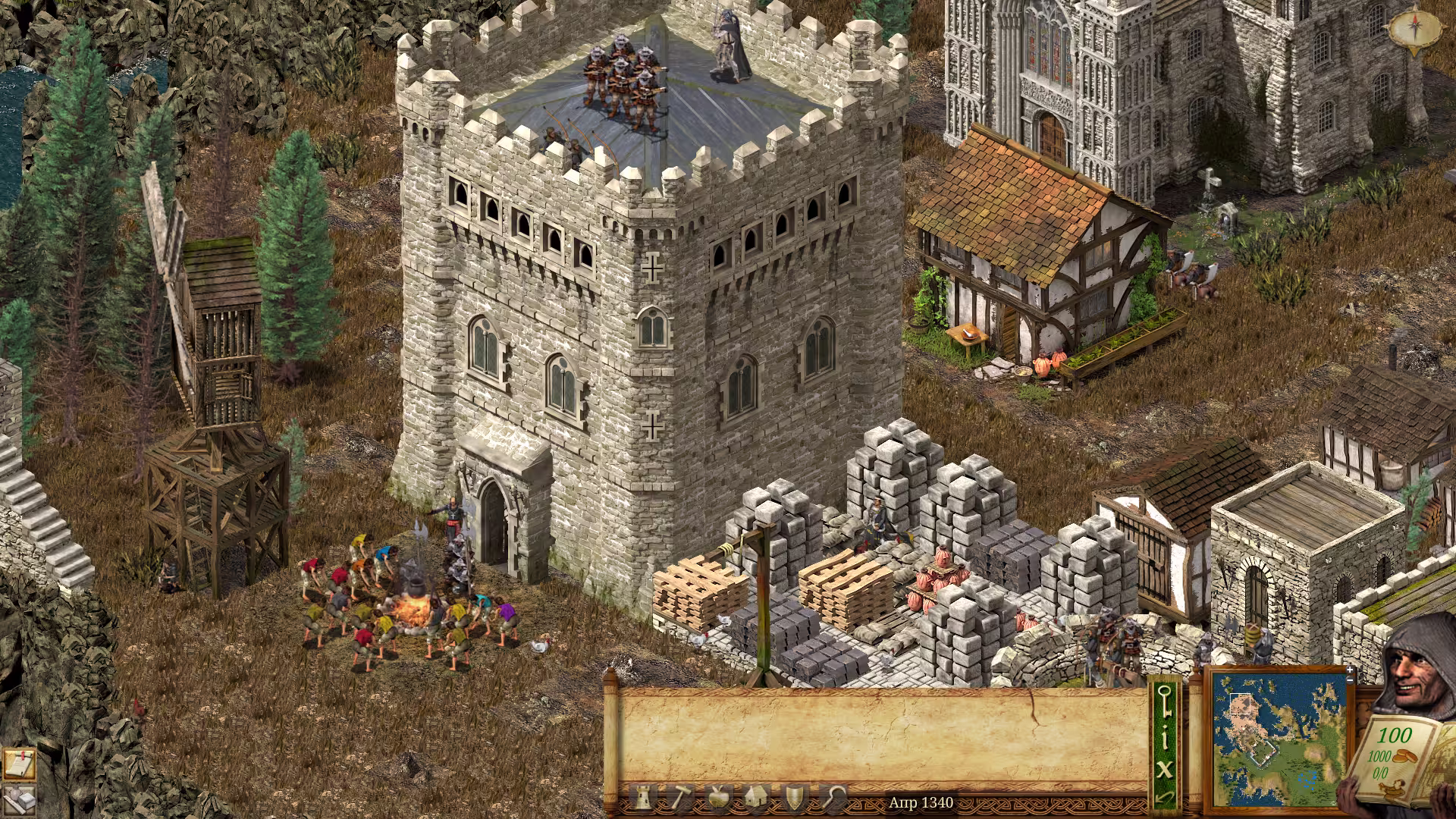Screen dimensions: 1456x819
Task: Open the goods stockpile icon with jug
Action: click(18, 800)
